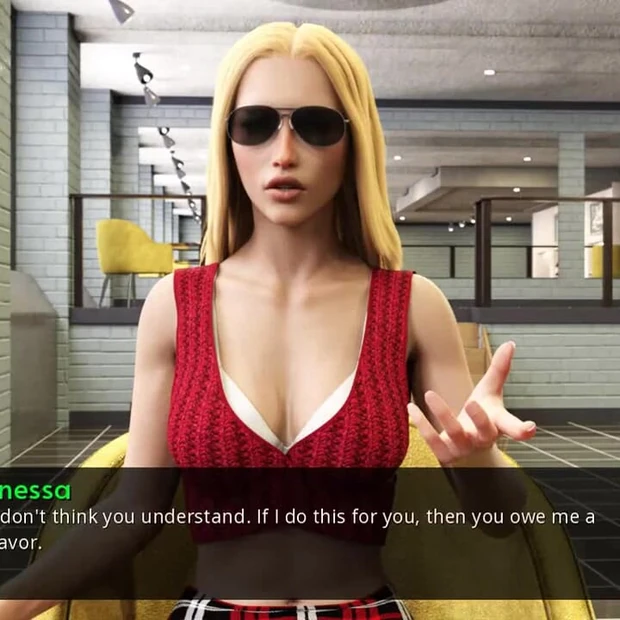620x620 pixels.
Task: Click the dialogue box to continue
Action: tap(310, 530)
